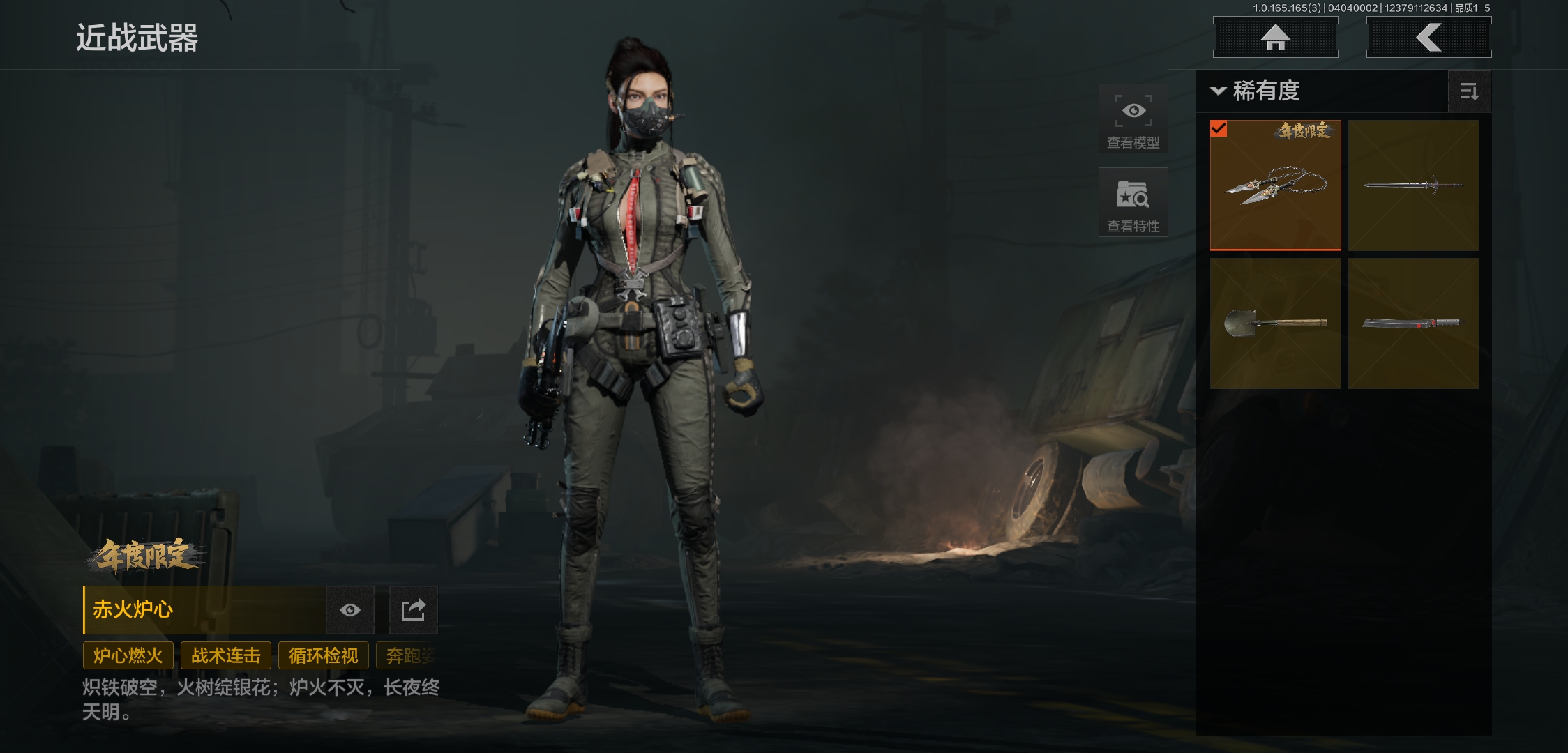Image resolution: width=1568 pixels, height=753 pixels.
Task: Select the shovel melee weapon
Action: click(1275, 324)
